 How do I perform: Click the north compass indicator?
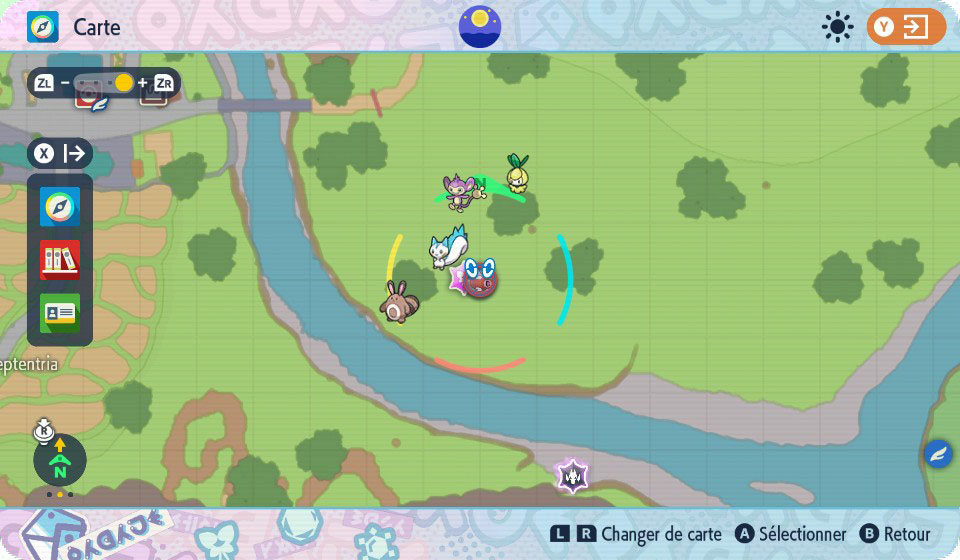(x=60, y=461)
